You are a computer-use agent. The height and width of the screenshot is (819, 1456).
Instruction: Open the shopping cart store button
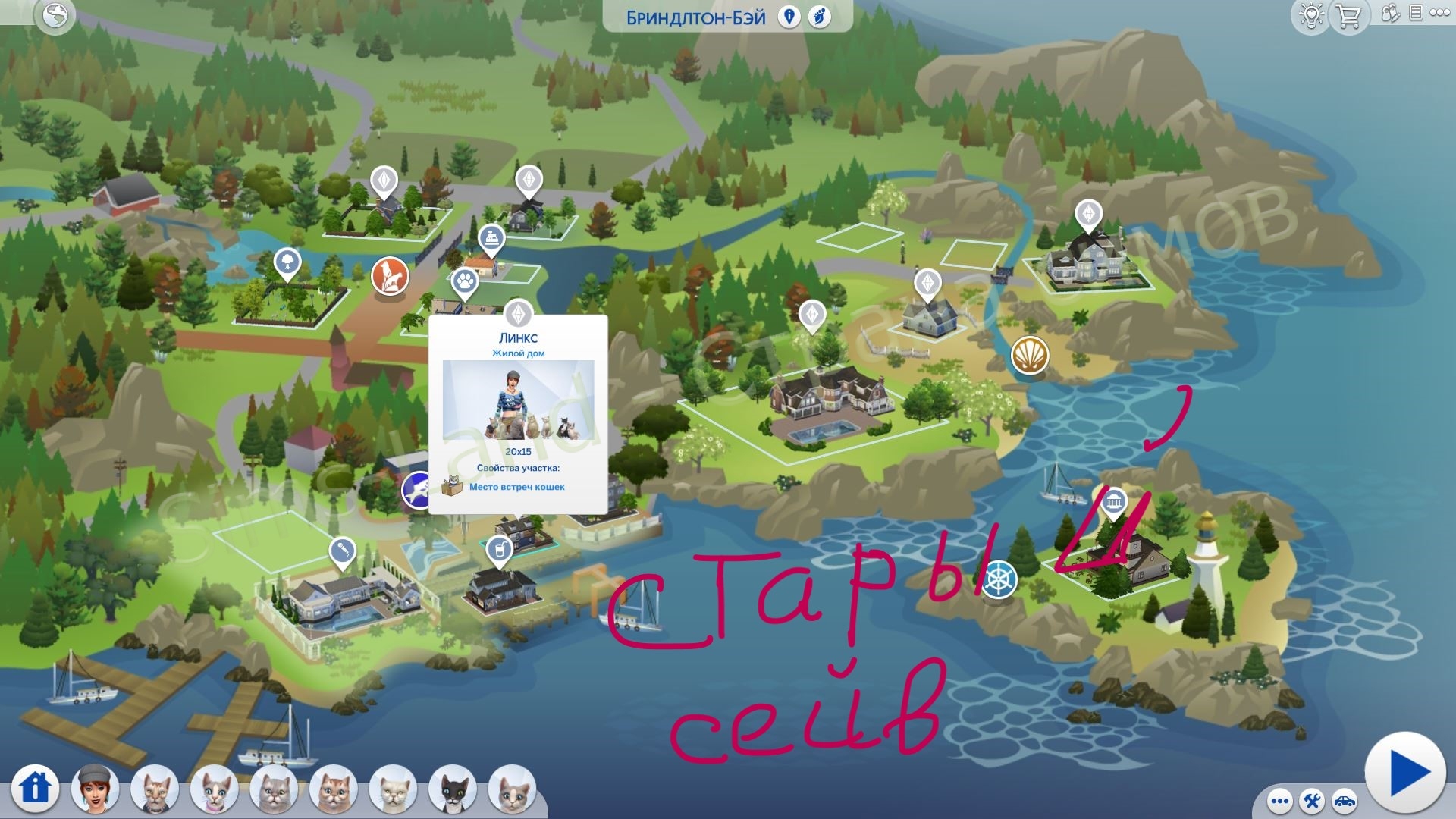(1348, 16)
